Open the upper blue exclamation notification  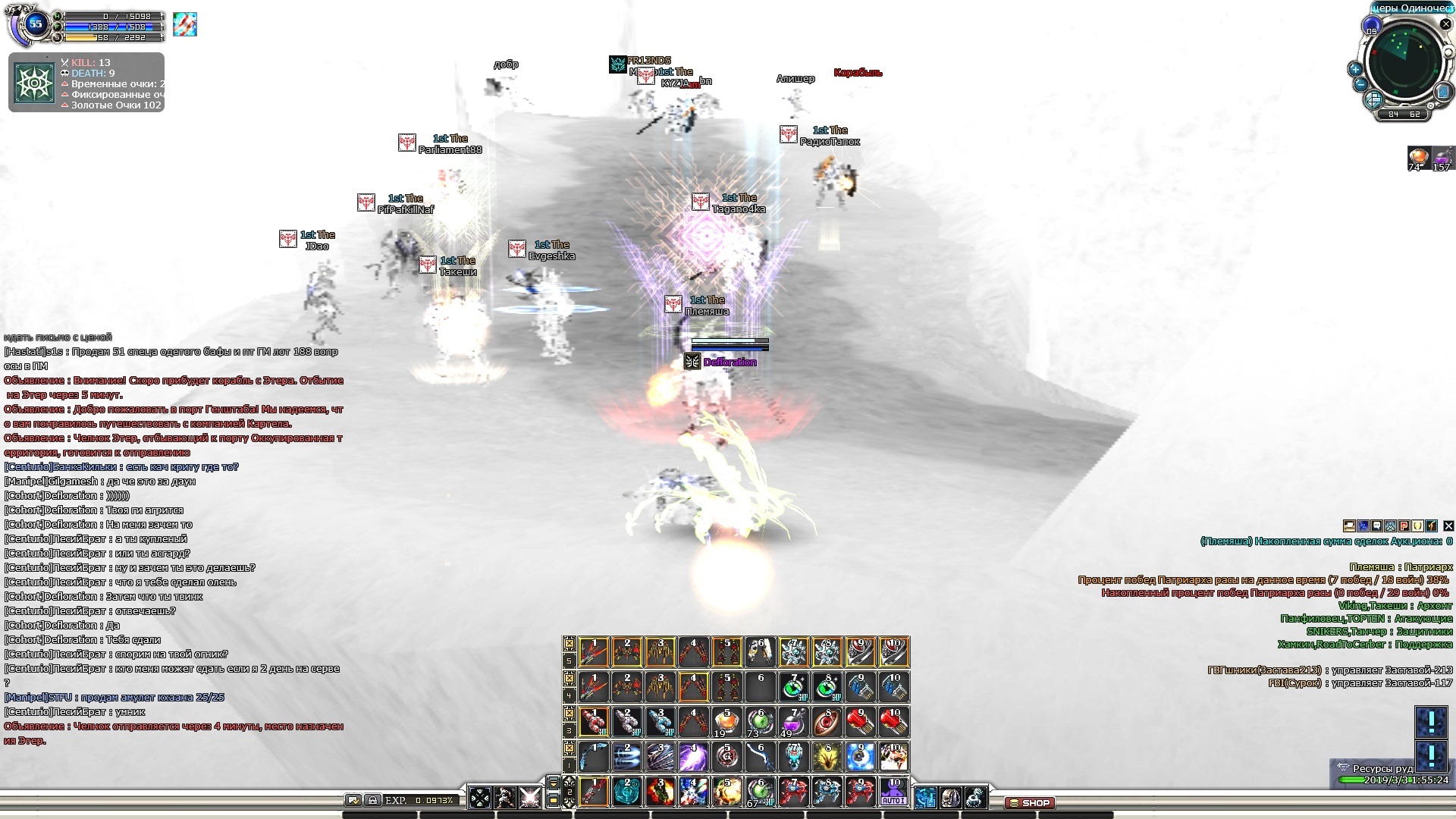[1431, 721]
